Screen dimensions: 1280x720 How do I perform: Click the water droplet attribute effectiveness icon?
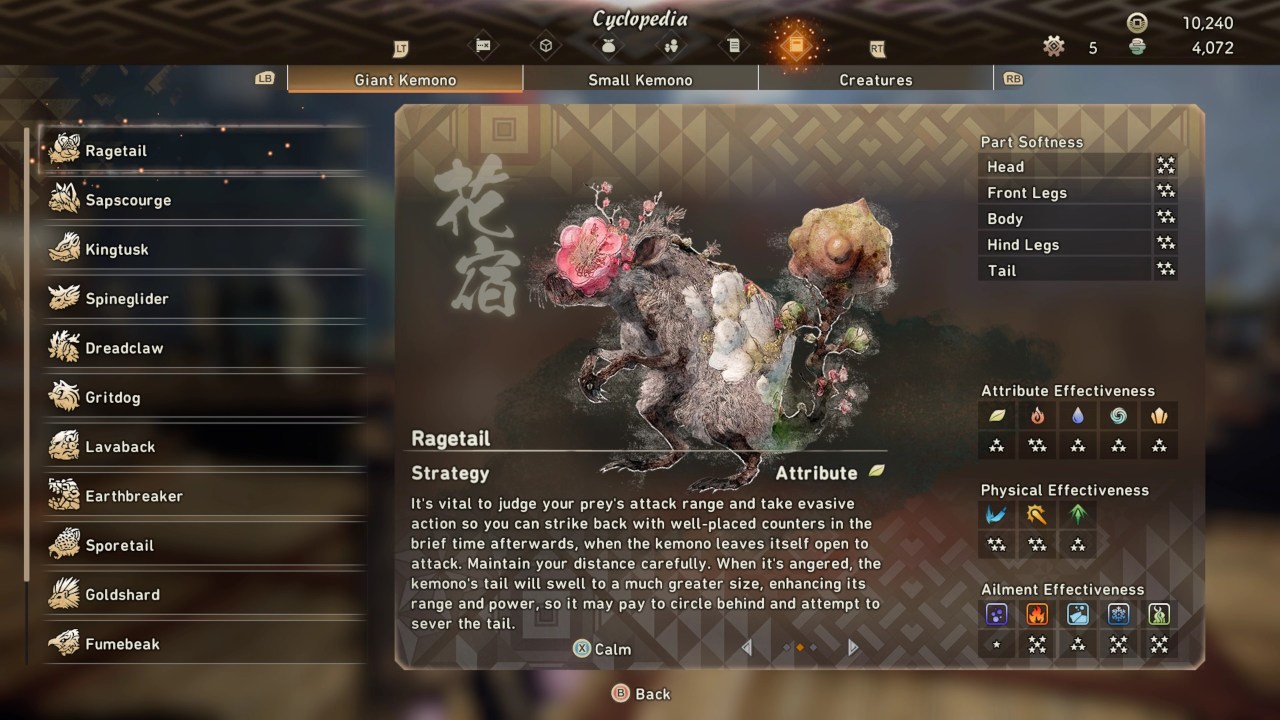(x=1077, y=416)
